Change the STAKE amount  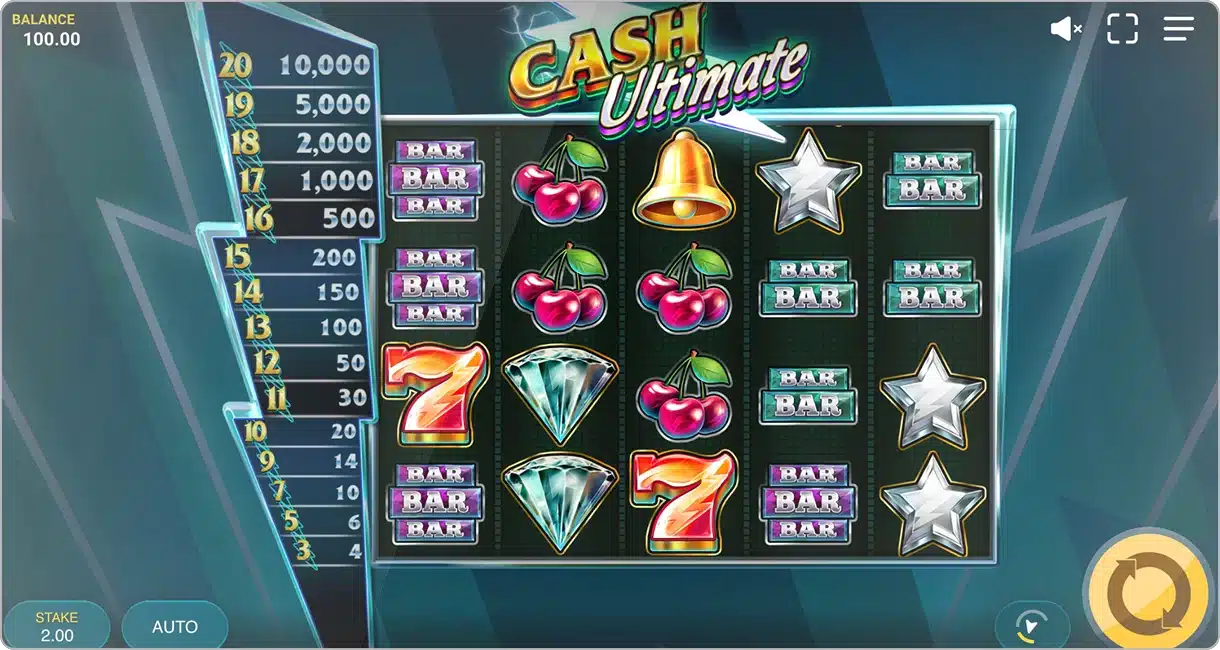pyautogui.click(x=57, y=626)
